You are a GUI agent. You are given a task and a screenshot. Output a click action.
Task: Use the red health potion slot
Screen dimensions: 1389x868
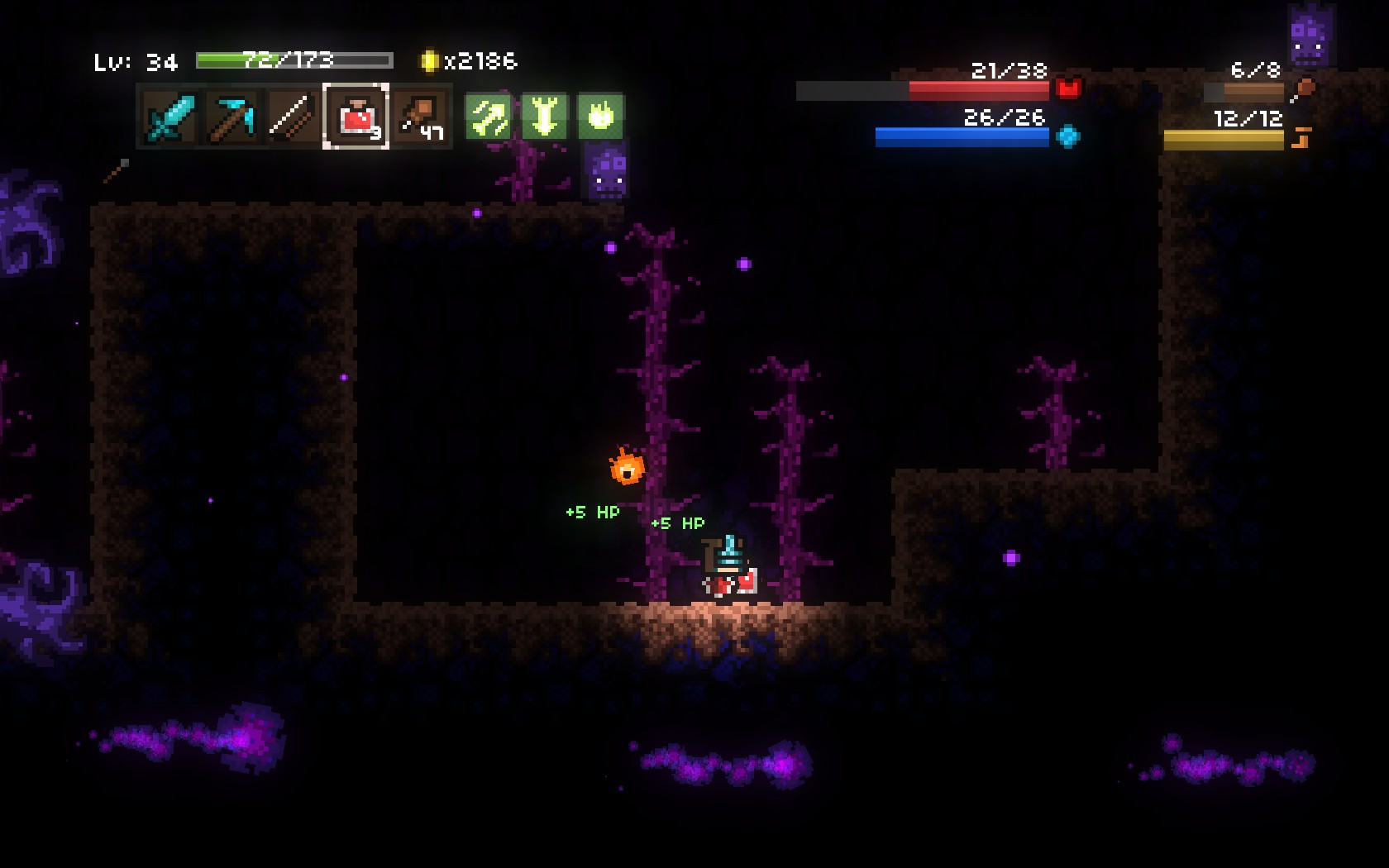click(x=356, y=117)
